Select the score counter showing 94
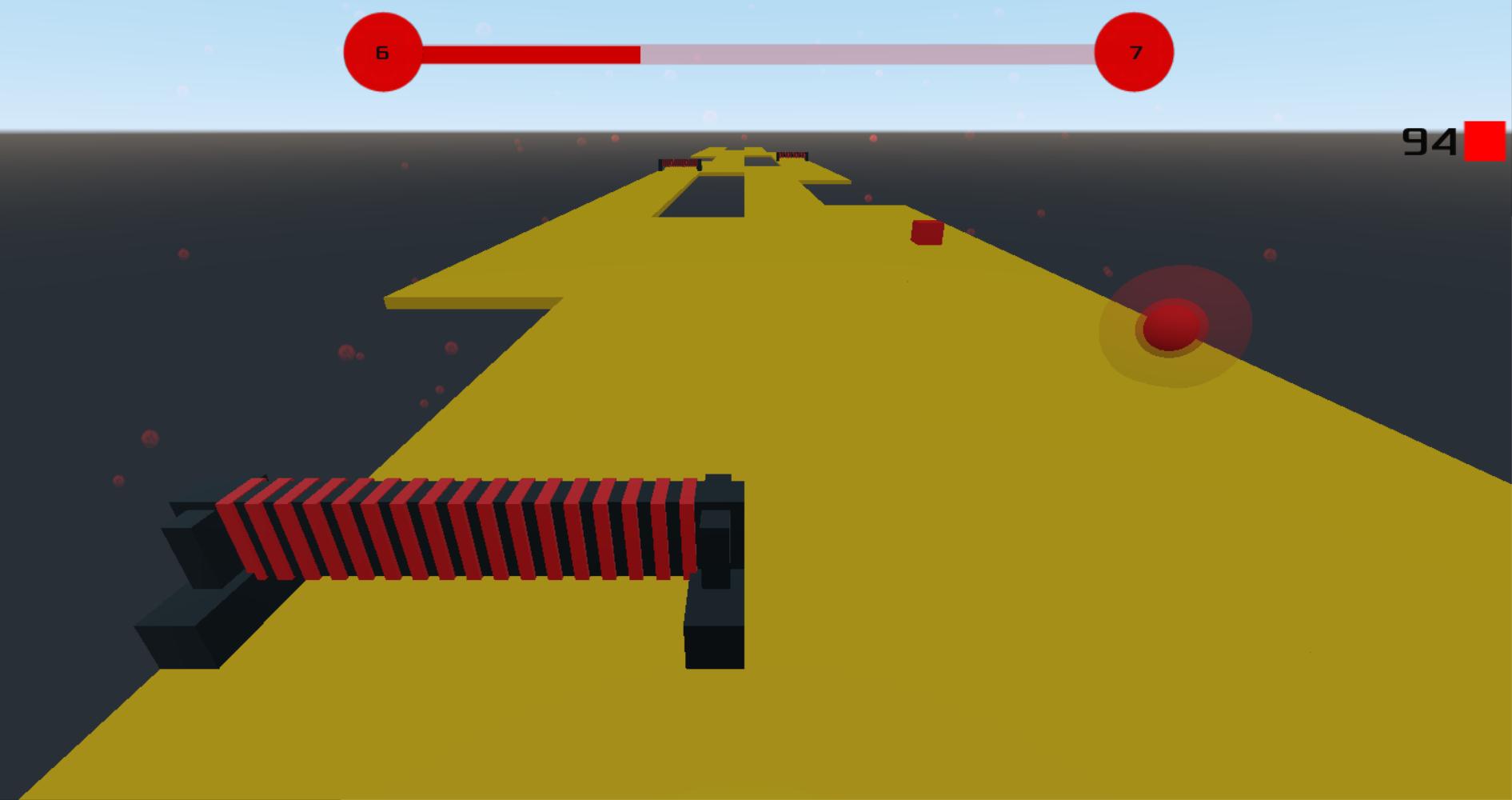1512x800 pixels. (1429, 142)
